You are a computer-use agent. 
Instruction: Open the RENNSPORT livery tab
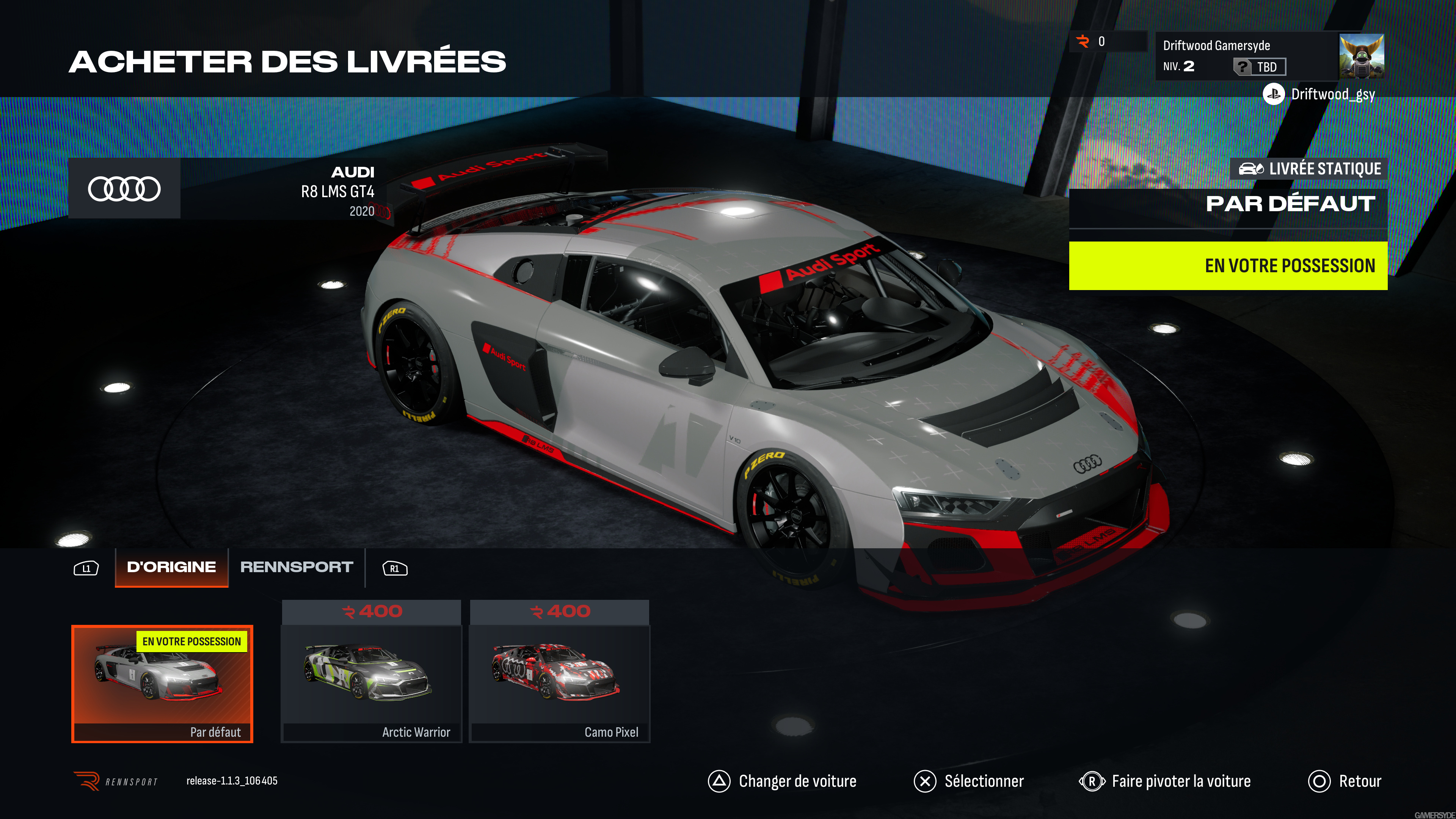pyautogui.click(x=297, y=567)
